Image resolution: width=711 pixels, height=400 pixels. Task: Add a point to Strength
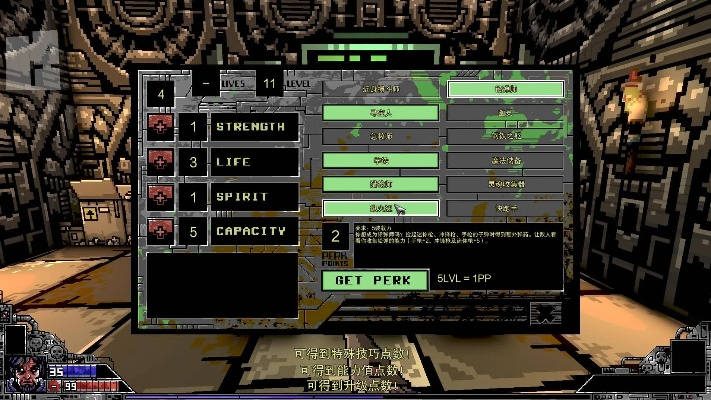pyautogui.click(x=159, y=127)
